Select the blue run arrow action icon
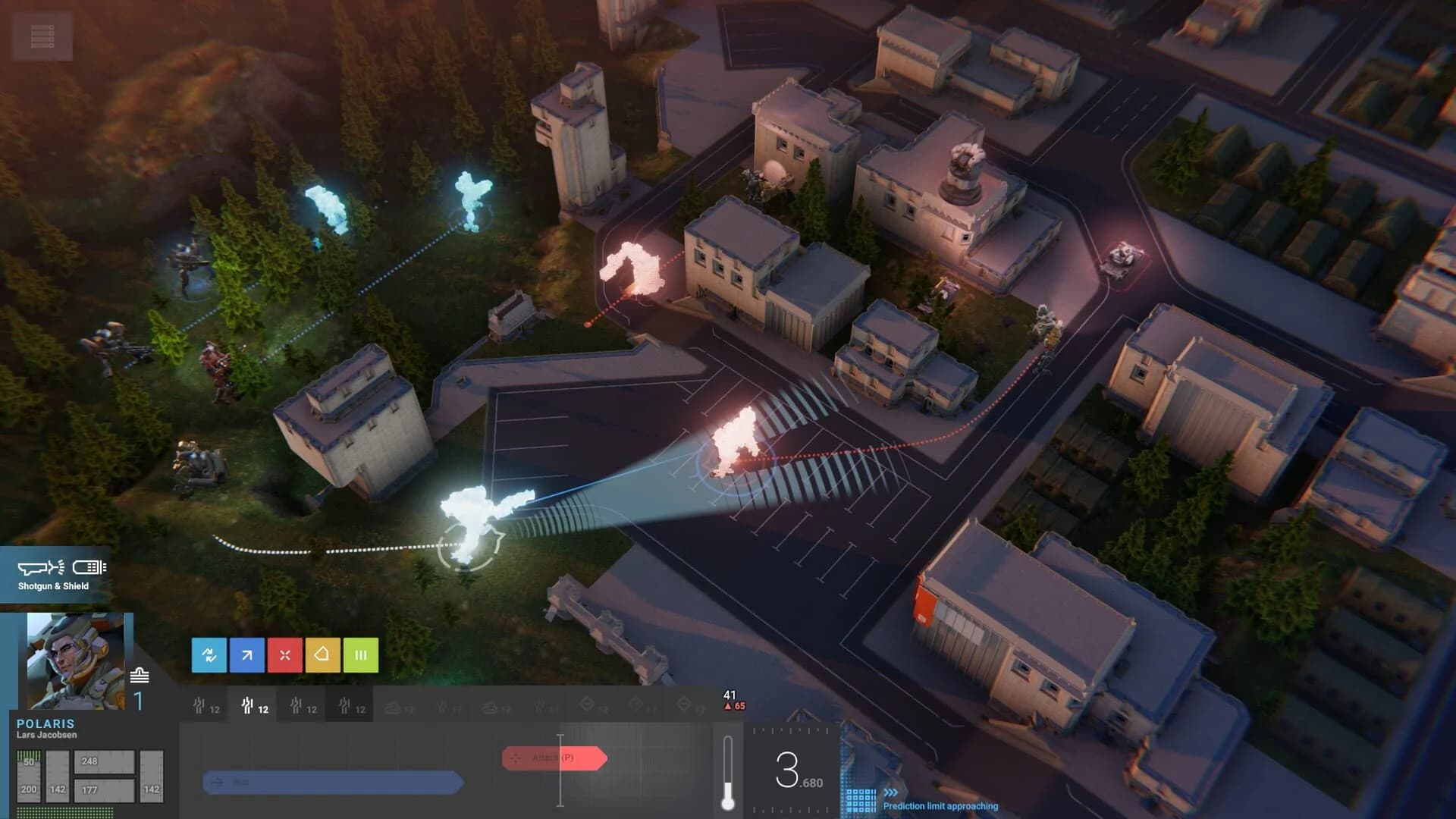The width and height of the screenshot is (1456, 819). coord(246,655)
